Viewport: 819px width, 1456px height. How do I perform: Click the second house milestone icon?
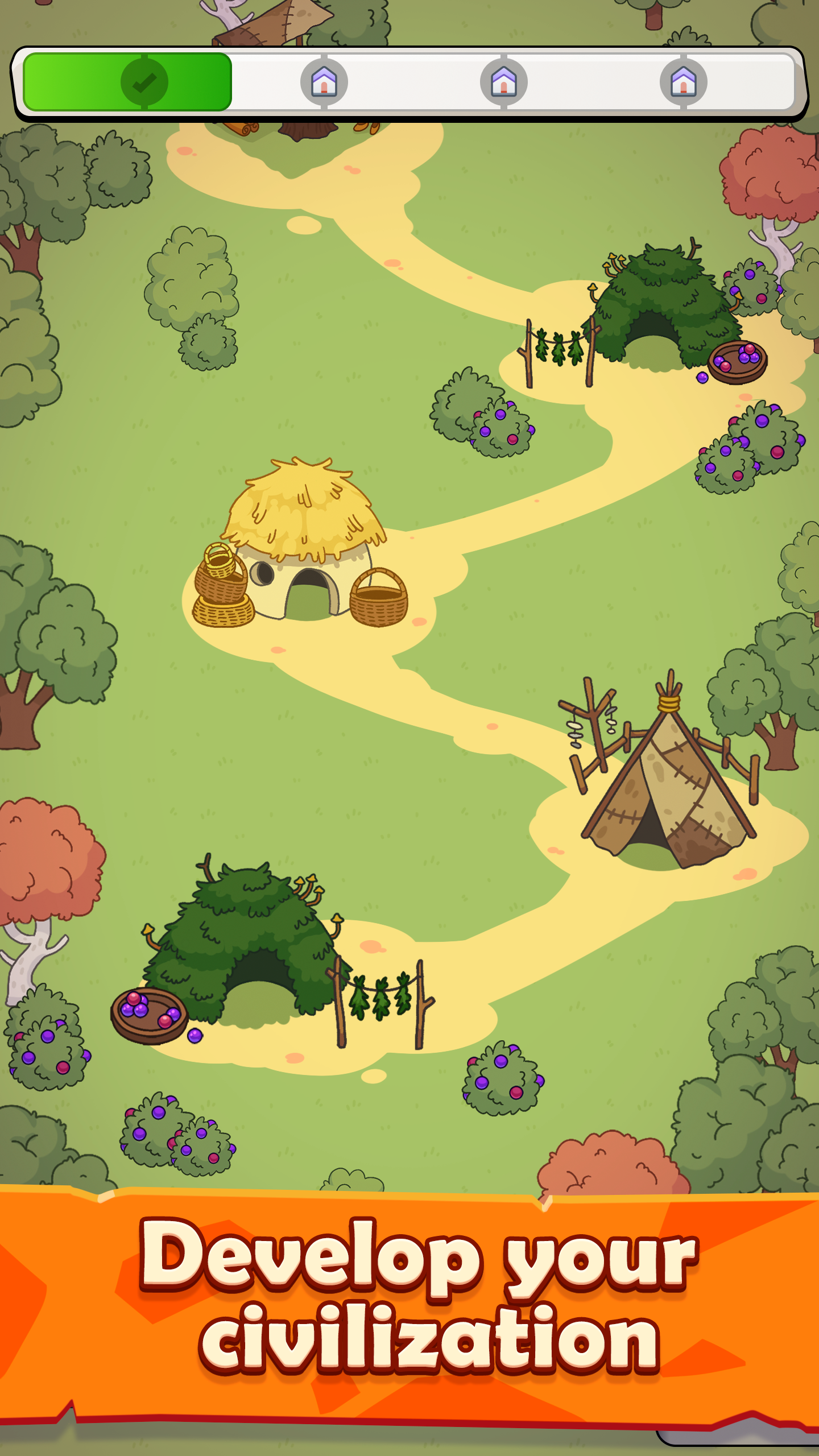tap(503, 81)
